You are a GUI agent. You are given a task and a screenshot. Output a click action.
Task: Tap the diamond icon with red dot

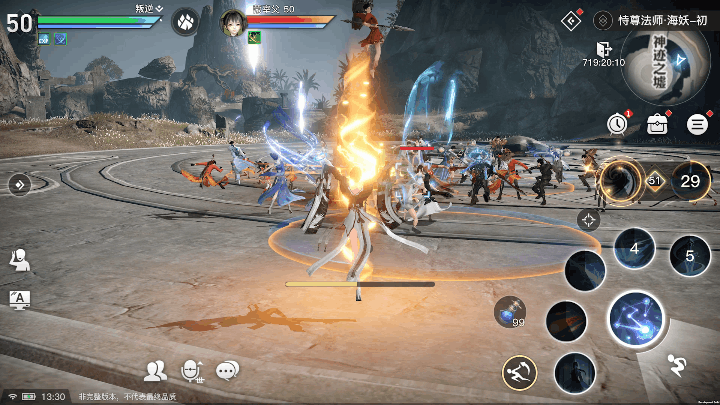571,18
